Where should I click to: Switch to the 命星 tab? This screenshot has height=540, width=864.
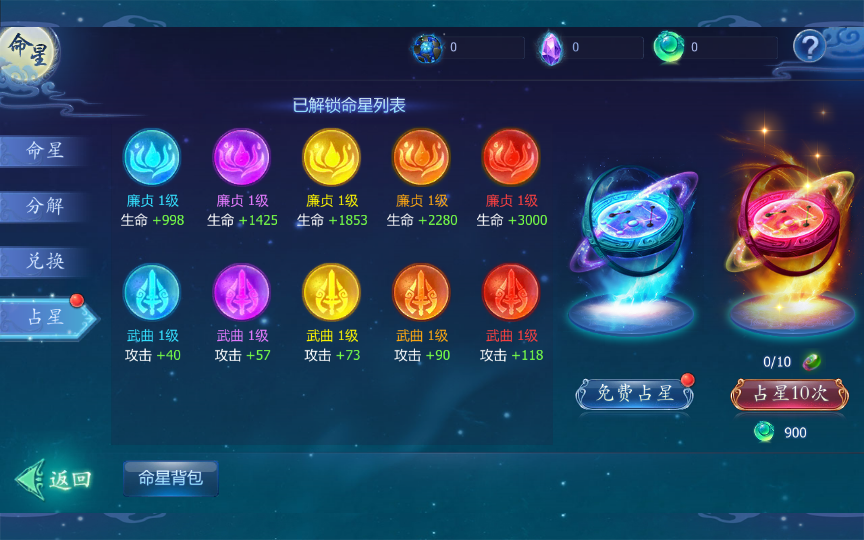click(45, 151)
